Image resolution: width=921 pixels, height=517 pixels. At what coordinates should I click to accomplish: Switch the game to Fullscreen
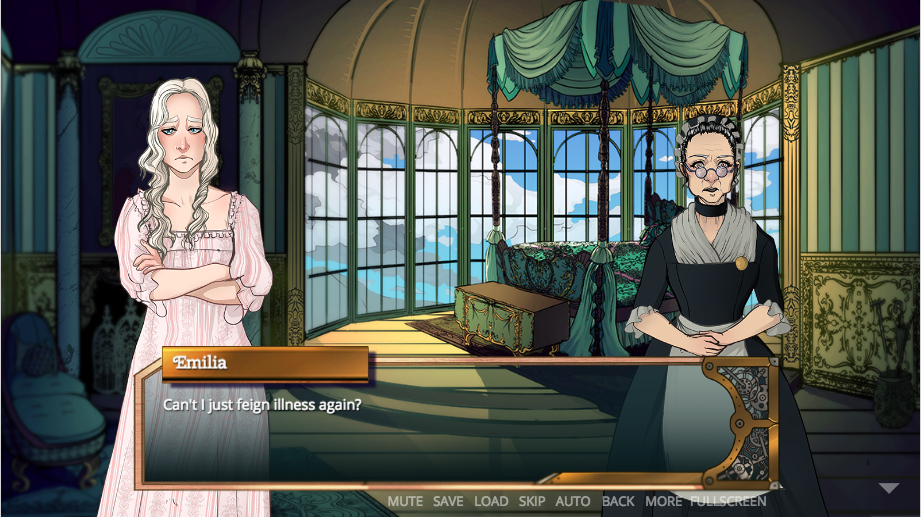[x=728, y=501]
